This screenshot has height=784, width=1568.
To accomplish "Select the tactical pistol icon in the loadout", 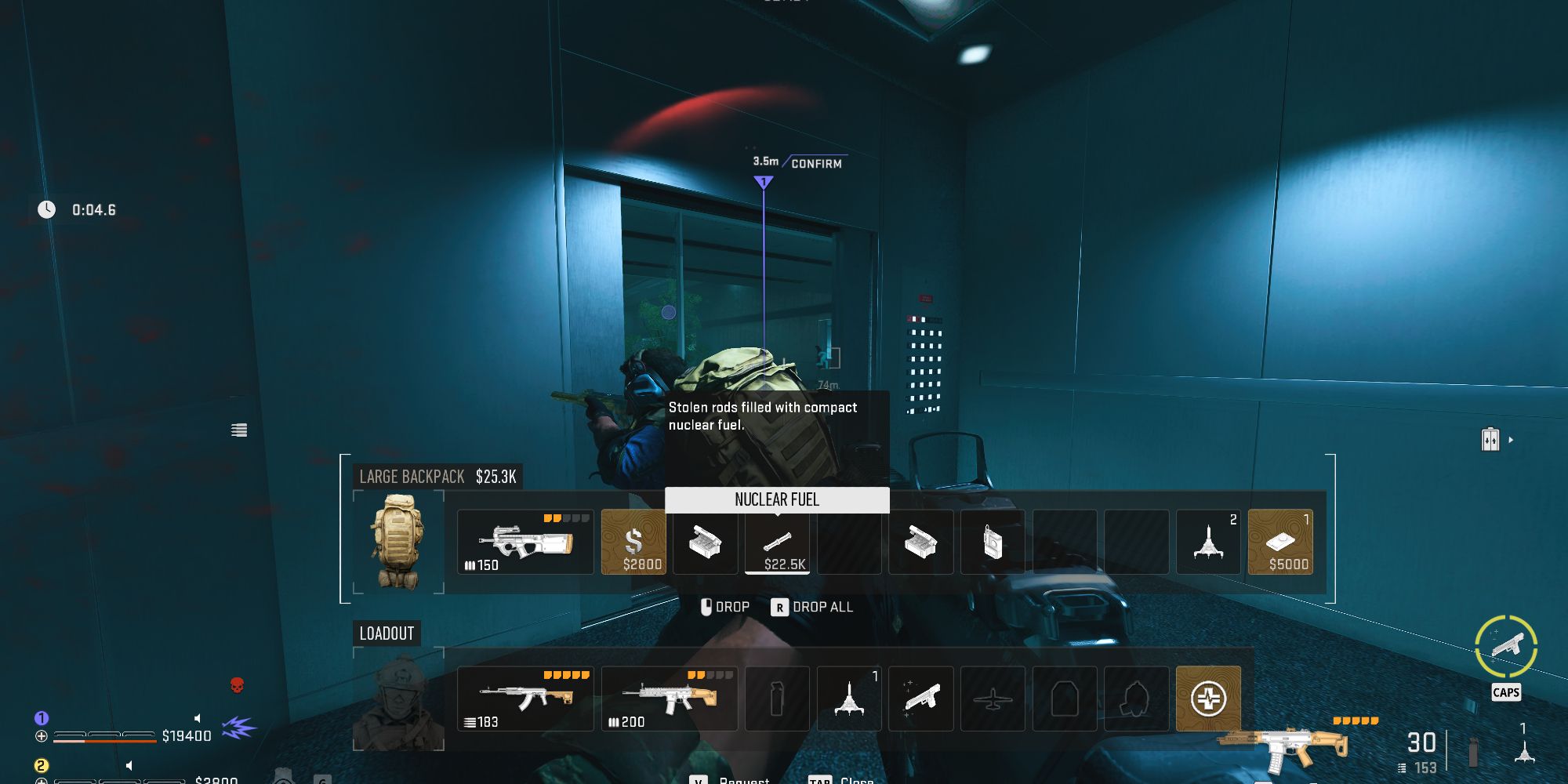I will [921, 698].
